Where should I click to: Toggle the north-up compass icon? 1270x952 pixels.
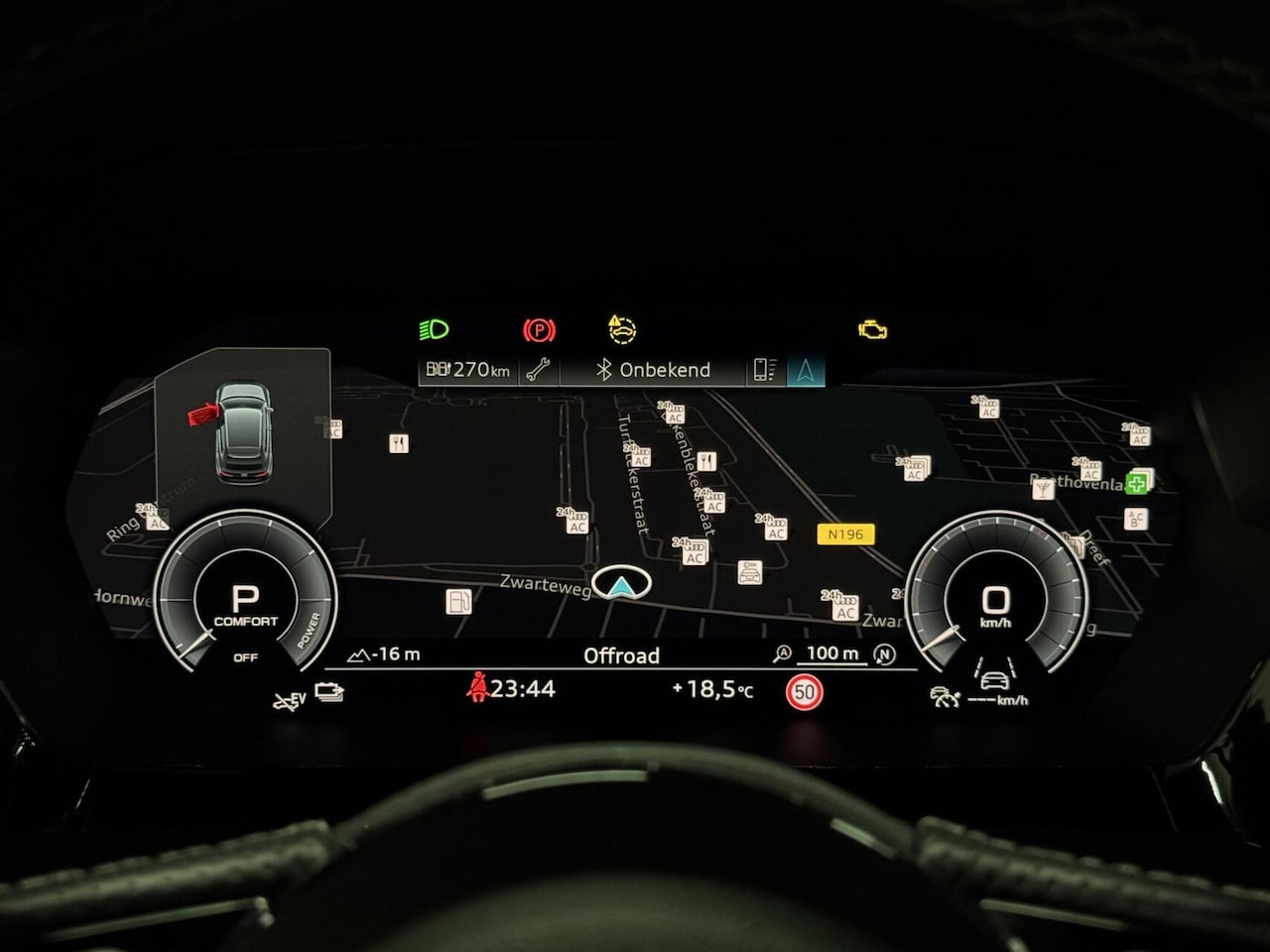884,654
